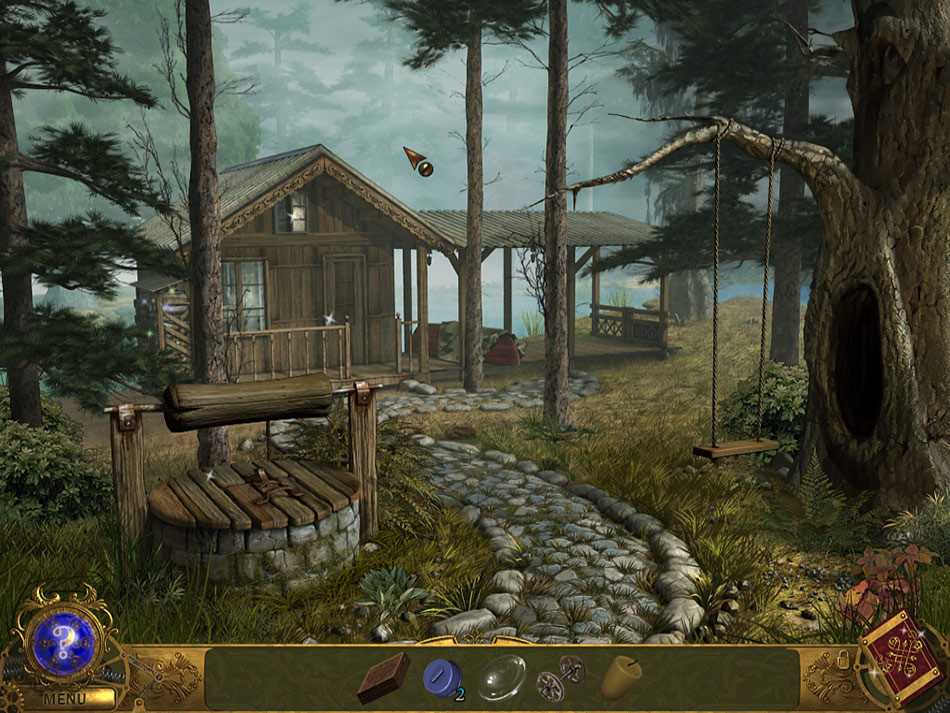Select the glass lens in inventory
Viewport: 950px width, 713px height.
click(501, 677)
